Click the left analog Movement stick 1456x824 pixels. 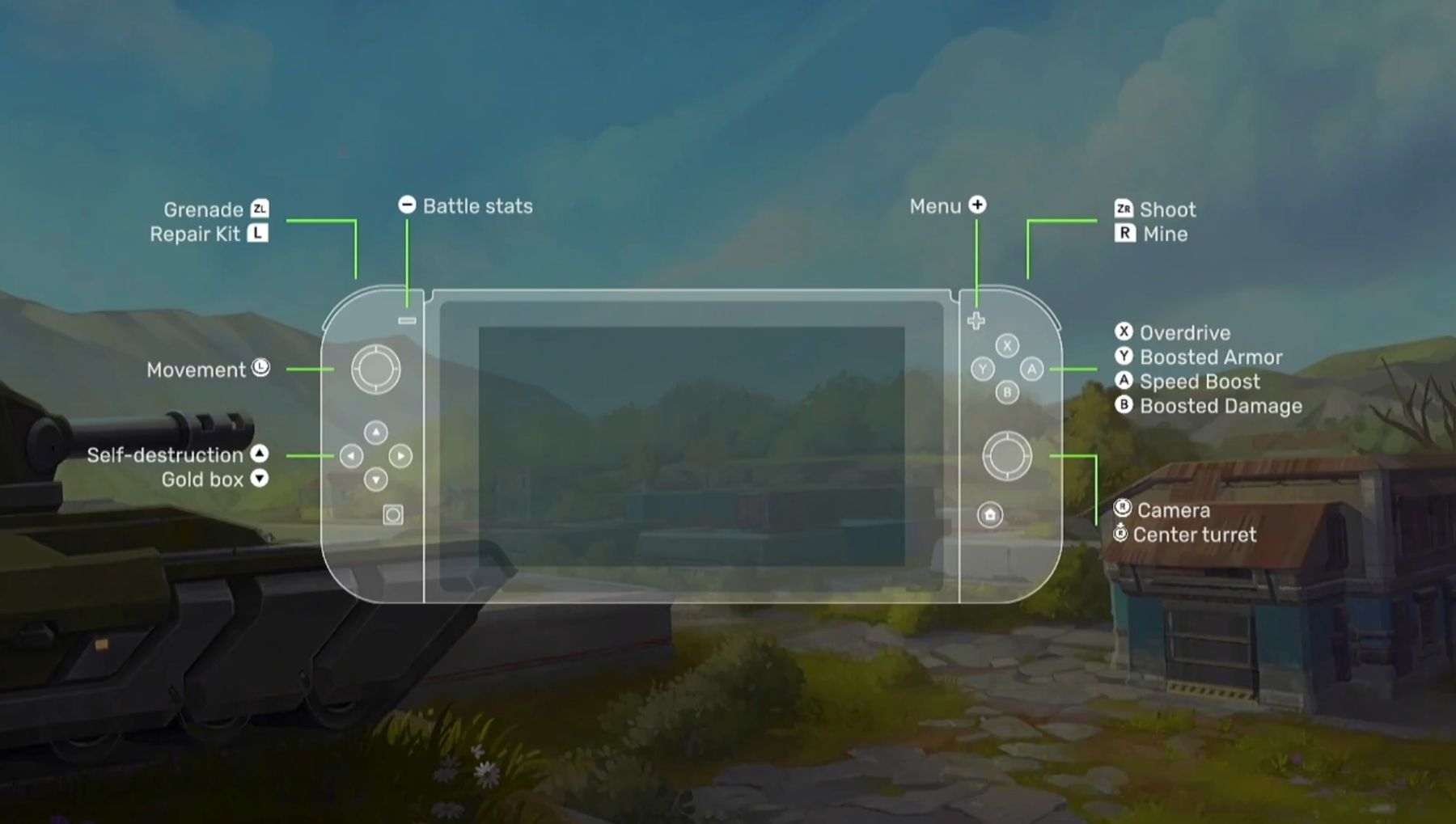point(375,370)
